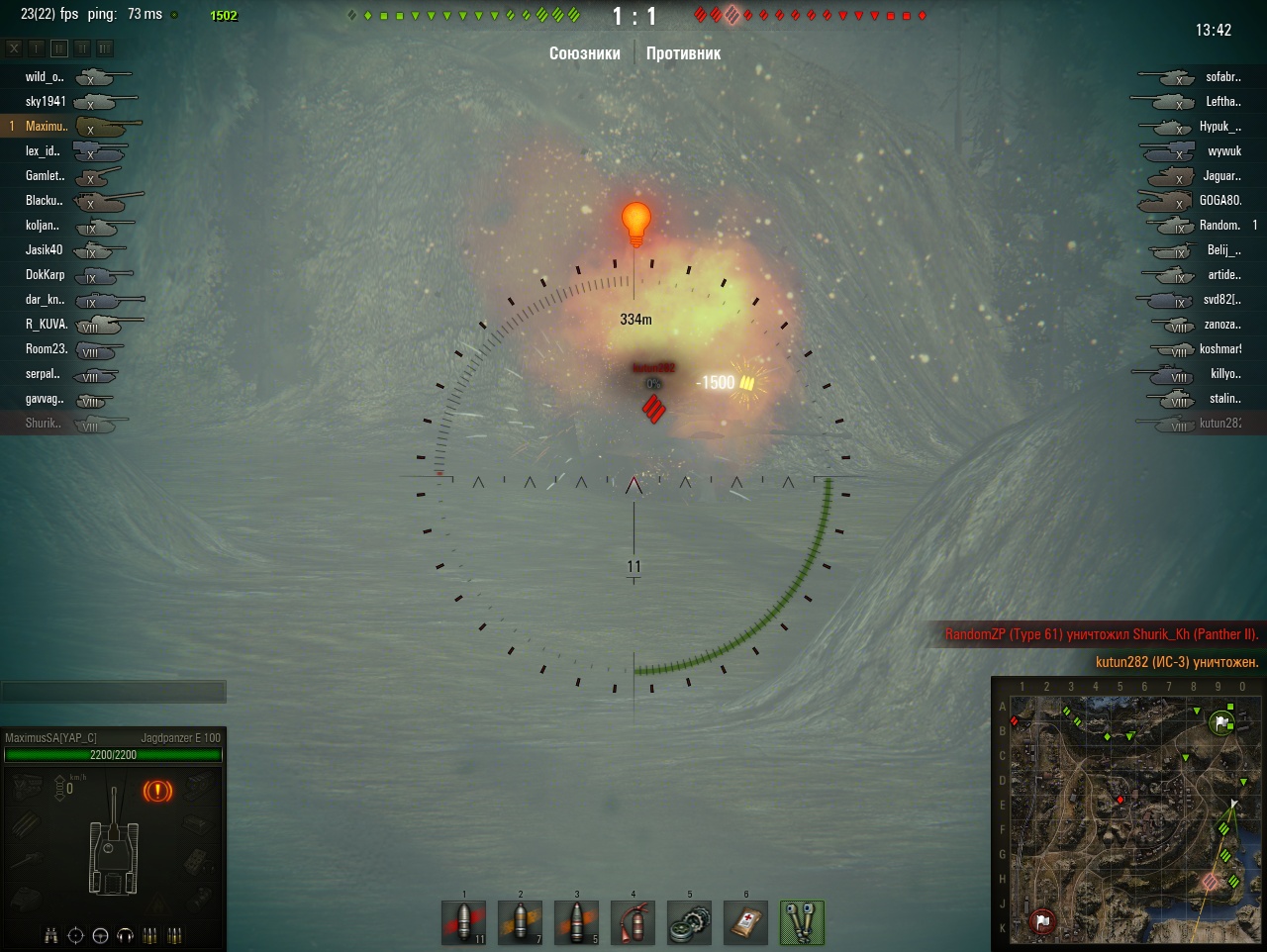This screenshot has width=1267, height=952.
Task: Click the handbrake warning indicator
Action: [x=157, y=791]
